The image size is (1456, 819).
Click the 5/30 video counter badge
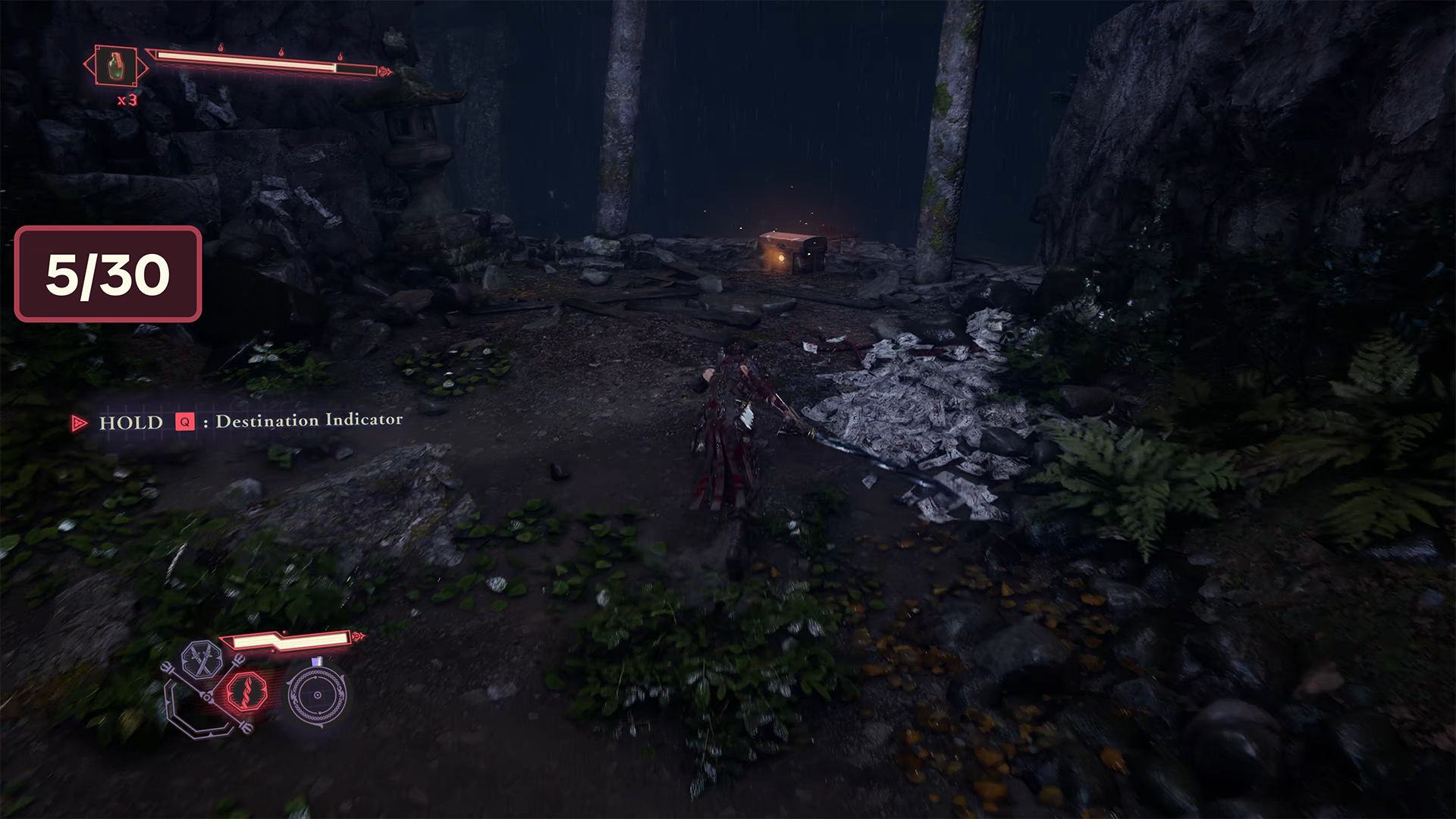[x=108, y=274]
